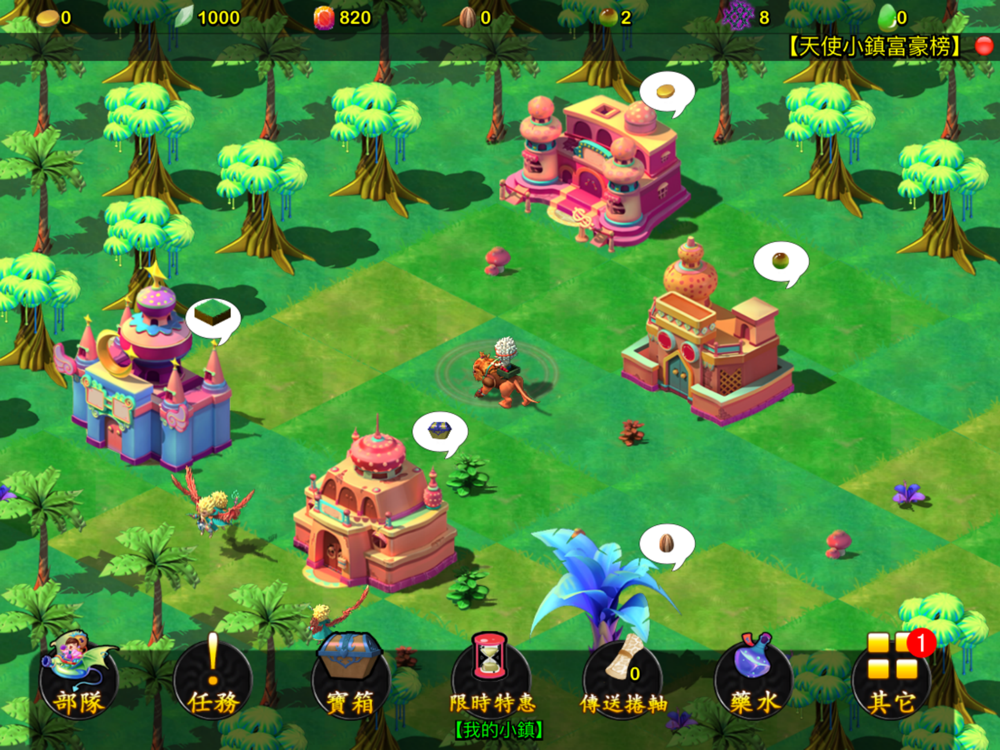Viewport: 1000px width, 750px height.
Task: Open the 寶箱 treasure chest
Action: coord(351,680)
